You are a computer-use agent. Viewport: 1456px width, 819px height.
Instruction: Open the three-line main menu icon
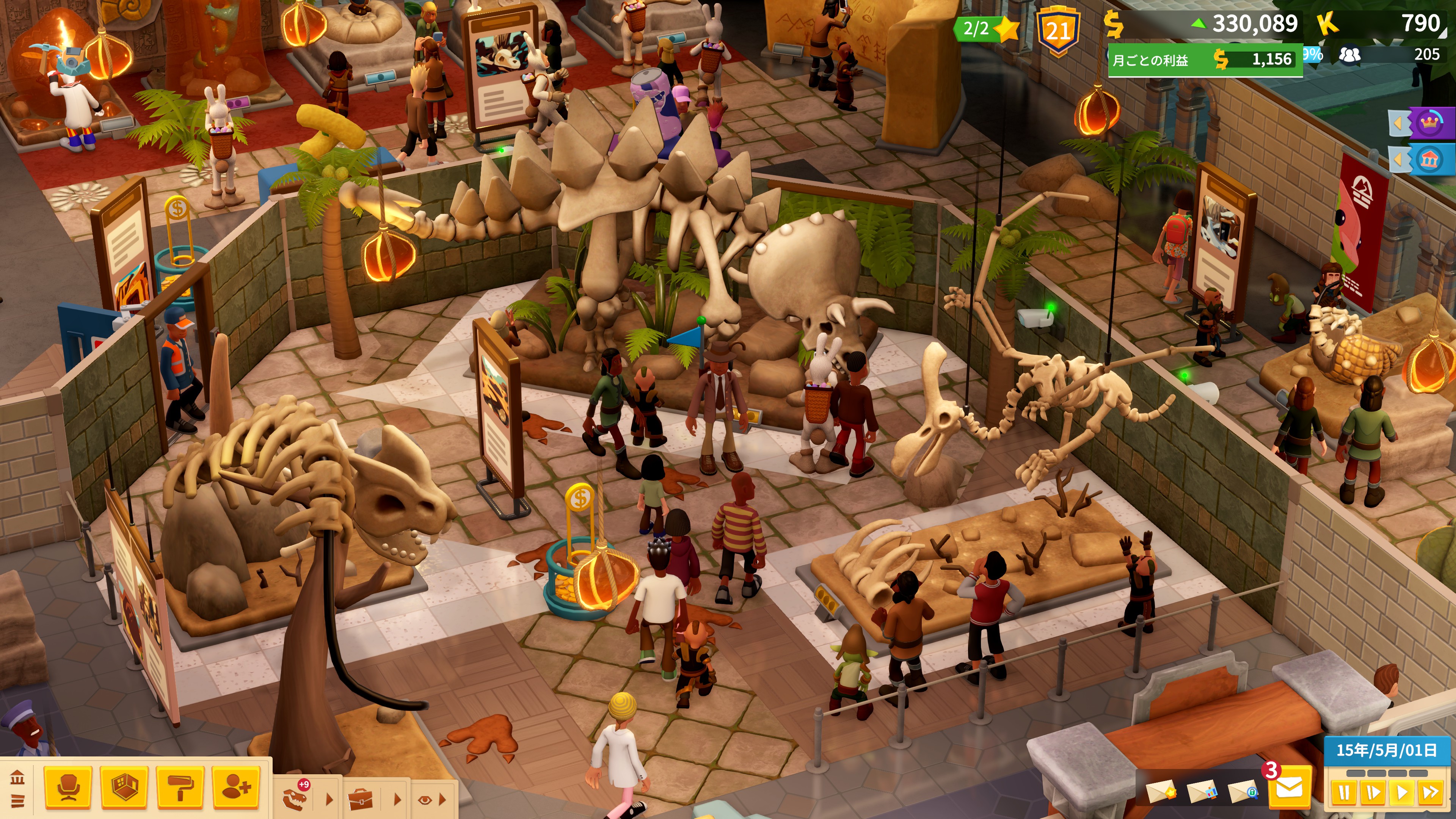[x=17, y=800]
